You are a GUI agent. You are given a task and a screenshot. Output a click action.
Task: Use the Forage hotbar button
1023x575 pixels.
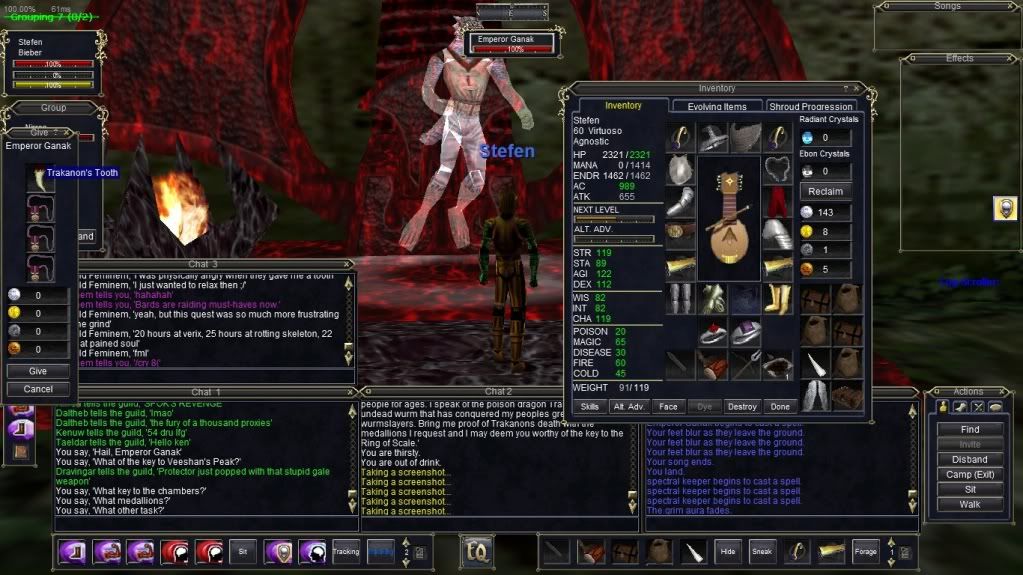864,551
